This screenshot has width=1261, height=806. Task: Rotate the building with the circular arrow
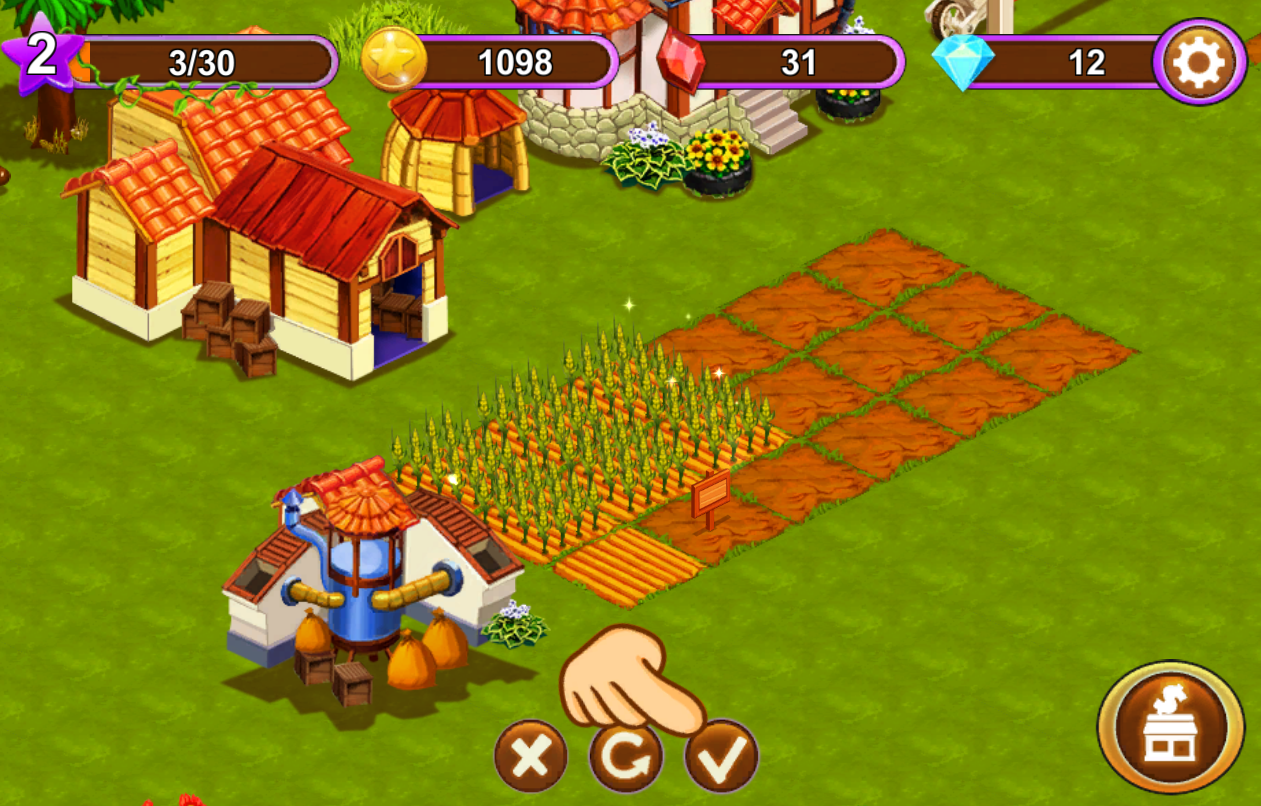point(625,757)
